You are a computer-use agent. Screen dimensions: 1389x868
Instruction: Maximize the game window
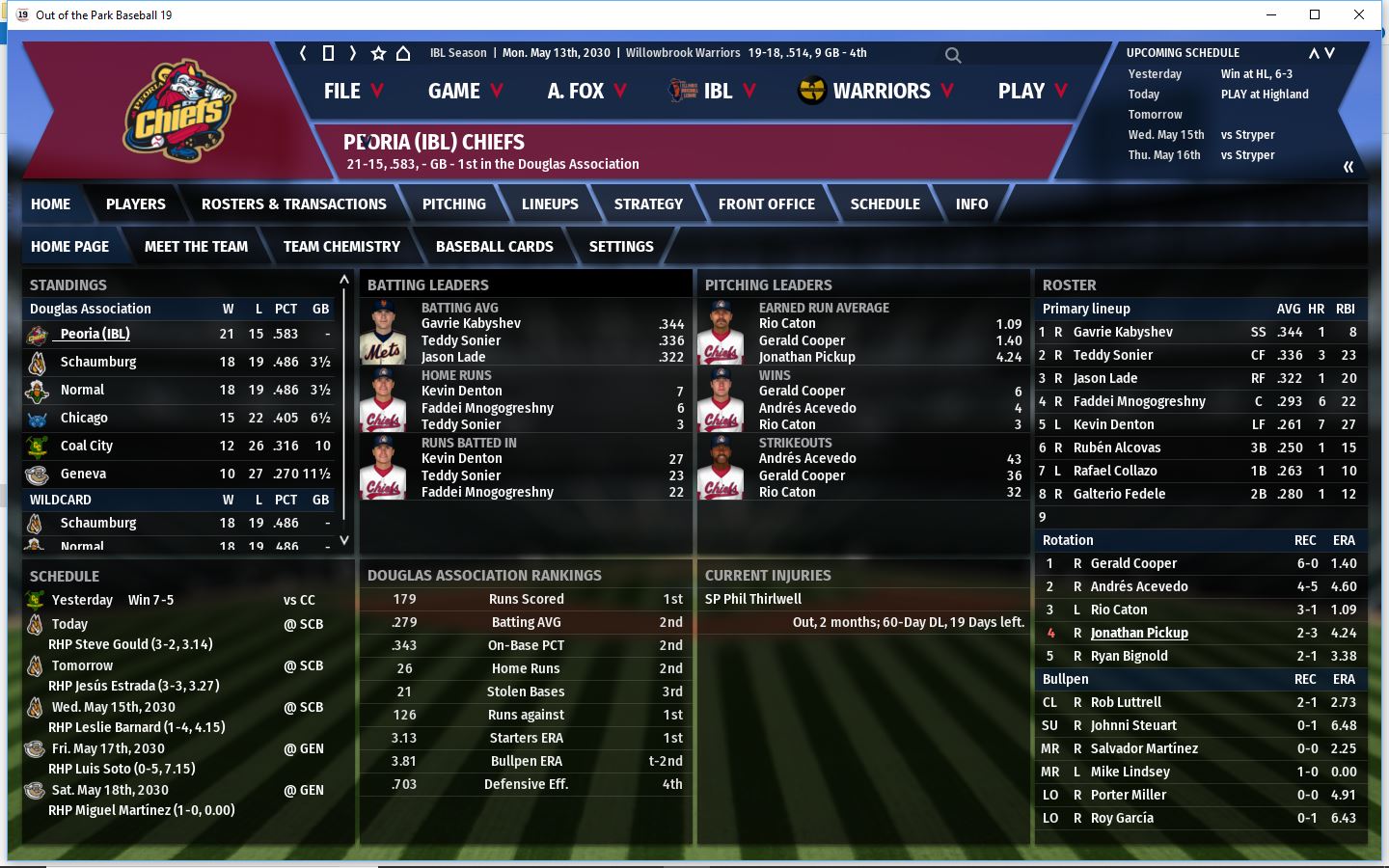point(1314,14)
